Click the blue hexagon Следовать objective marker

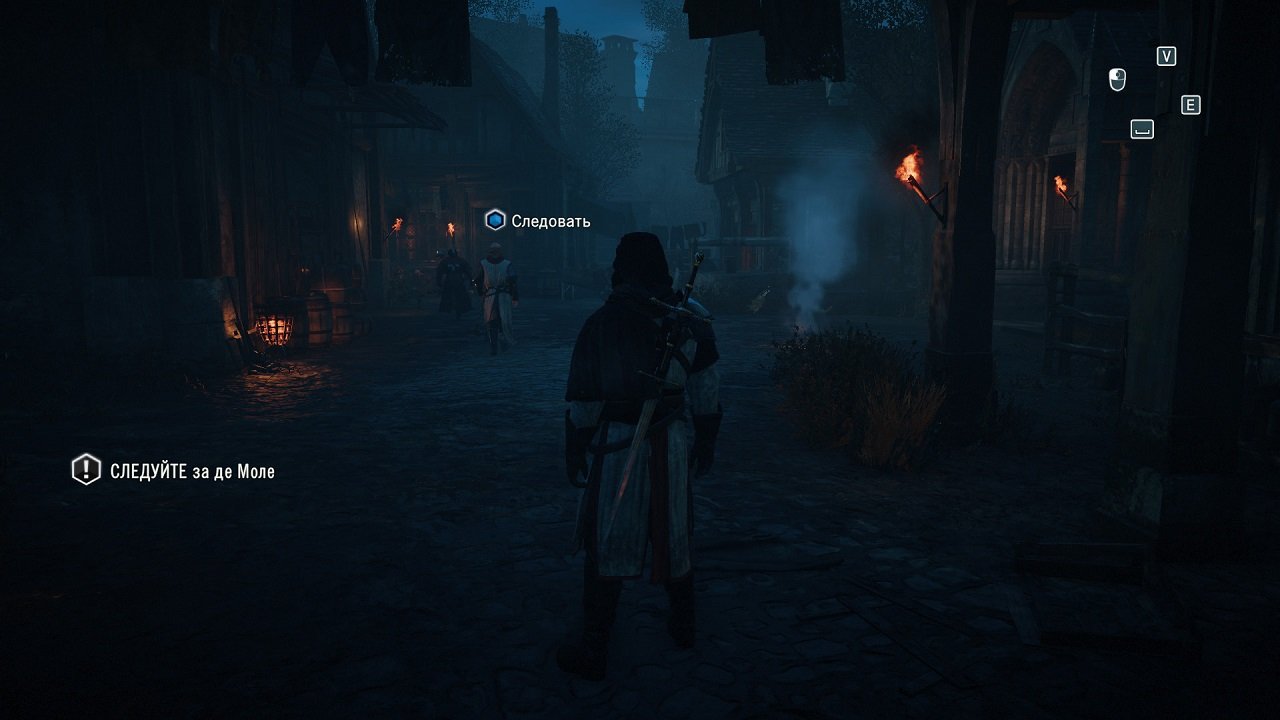click(494, 220)
